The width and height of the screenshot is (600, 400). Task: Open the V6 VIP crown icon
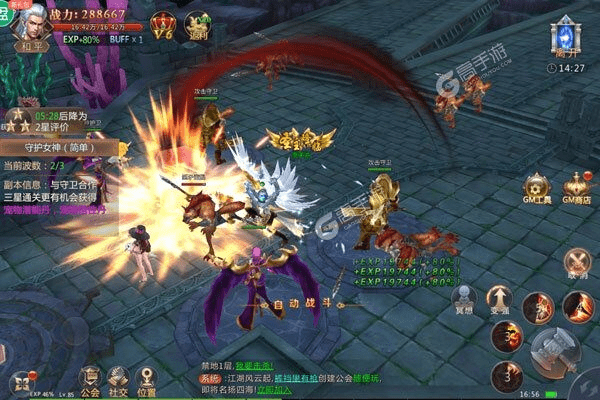162,24
